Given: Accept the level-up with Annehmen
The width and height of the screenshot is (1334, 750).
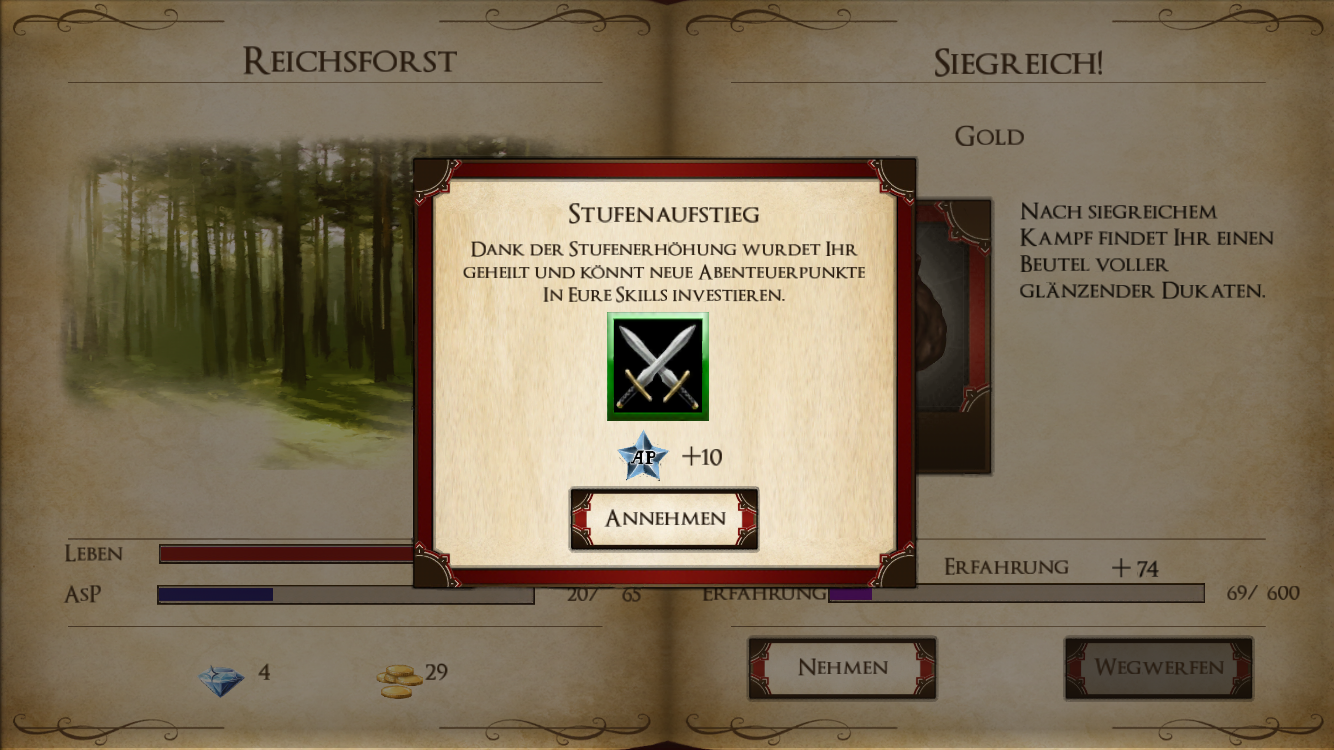Looking at the screenshot, I should click(x=664, y=519).
